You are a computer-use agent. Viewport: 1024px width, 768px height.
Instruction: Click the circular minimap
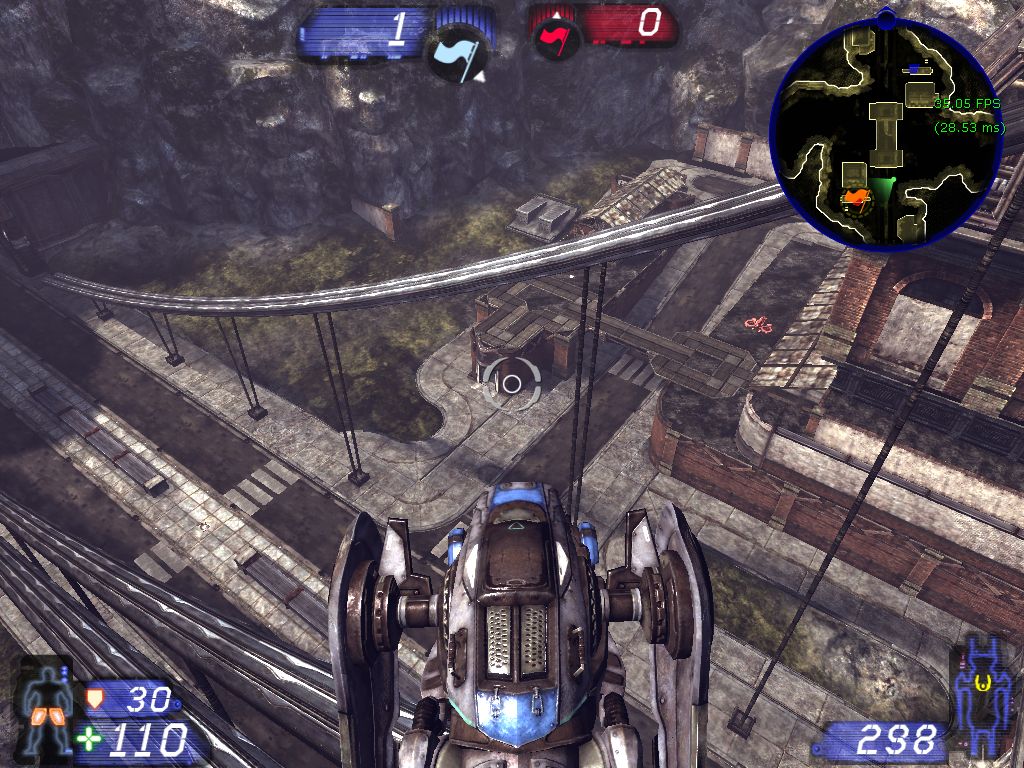click(x=886, y=127)
